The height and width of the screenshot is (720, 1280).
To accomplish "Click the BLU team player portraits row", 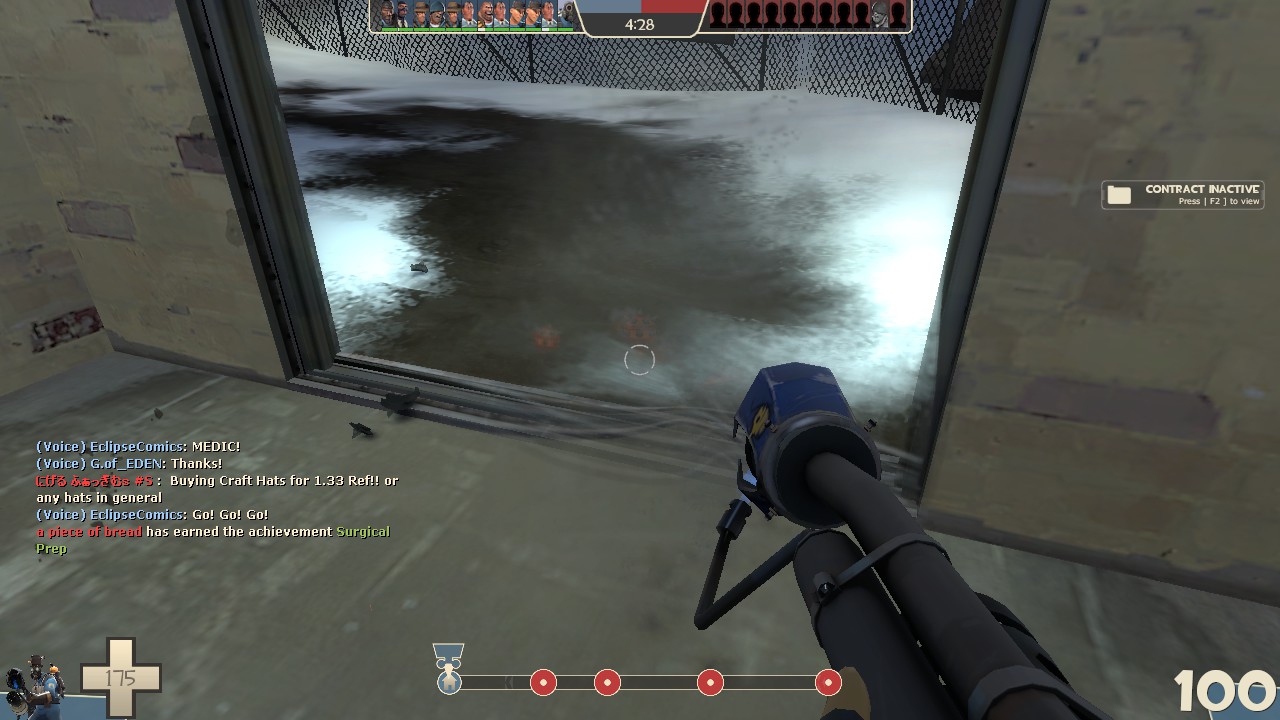I will pyautogui.click(x=476, y=15).
